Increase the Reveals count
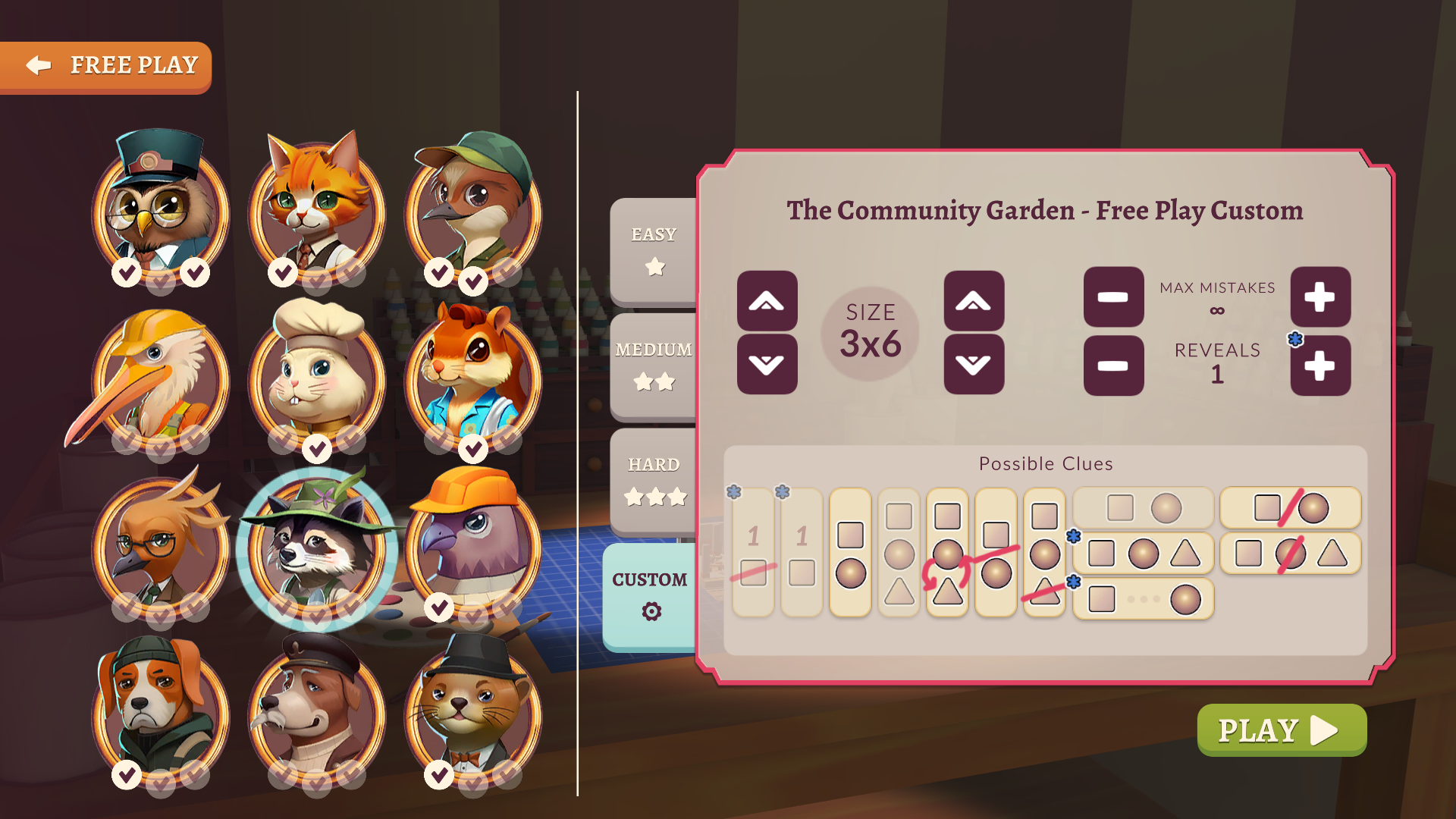 point(1319,366)
